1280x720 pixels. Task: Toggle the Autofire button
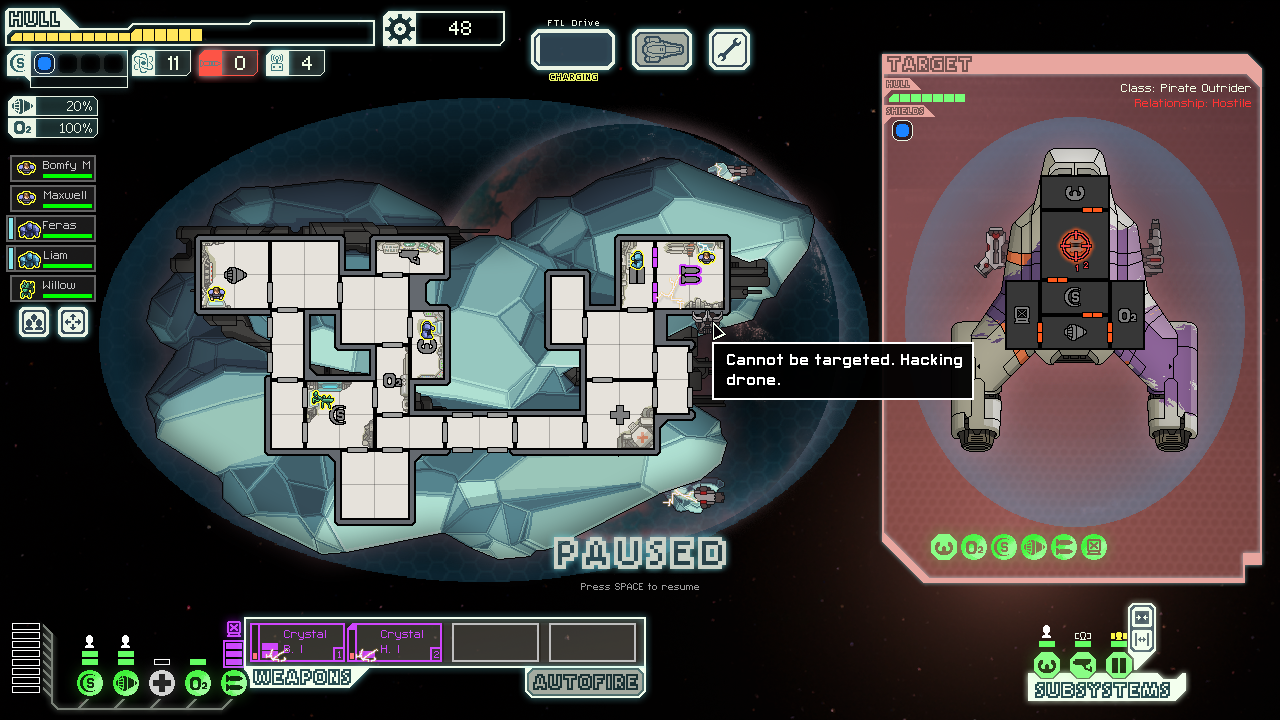tap(585, 683)
